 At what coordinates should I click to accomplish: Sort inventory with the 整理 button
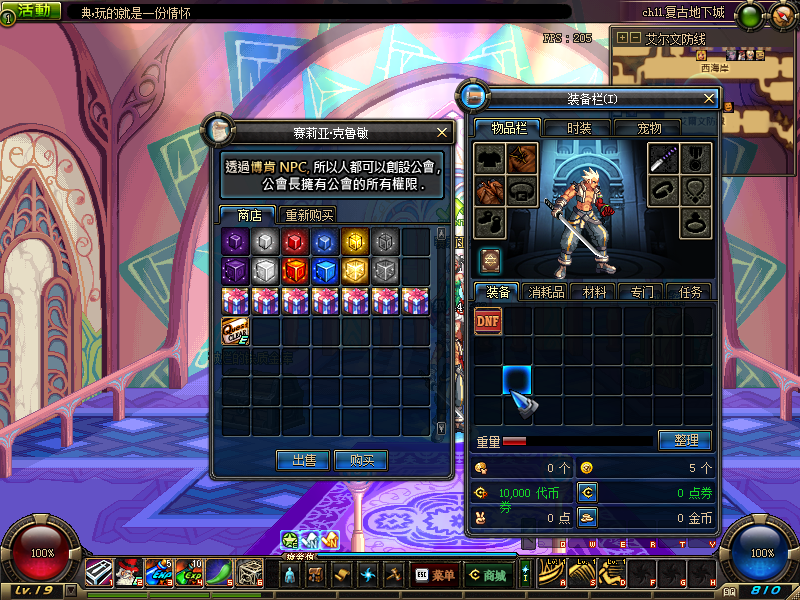point(685,440)
